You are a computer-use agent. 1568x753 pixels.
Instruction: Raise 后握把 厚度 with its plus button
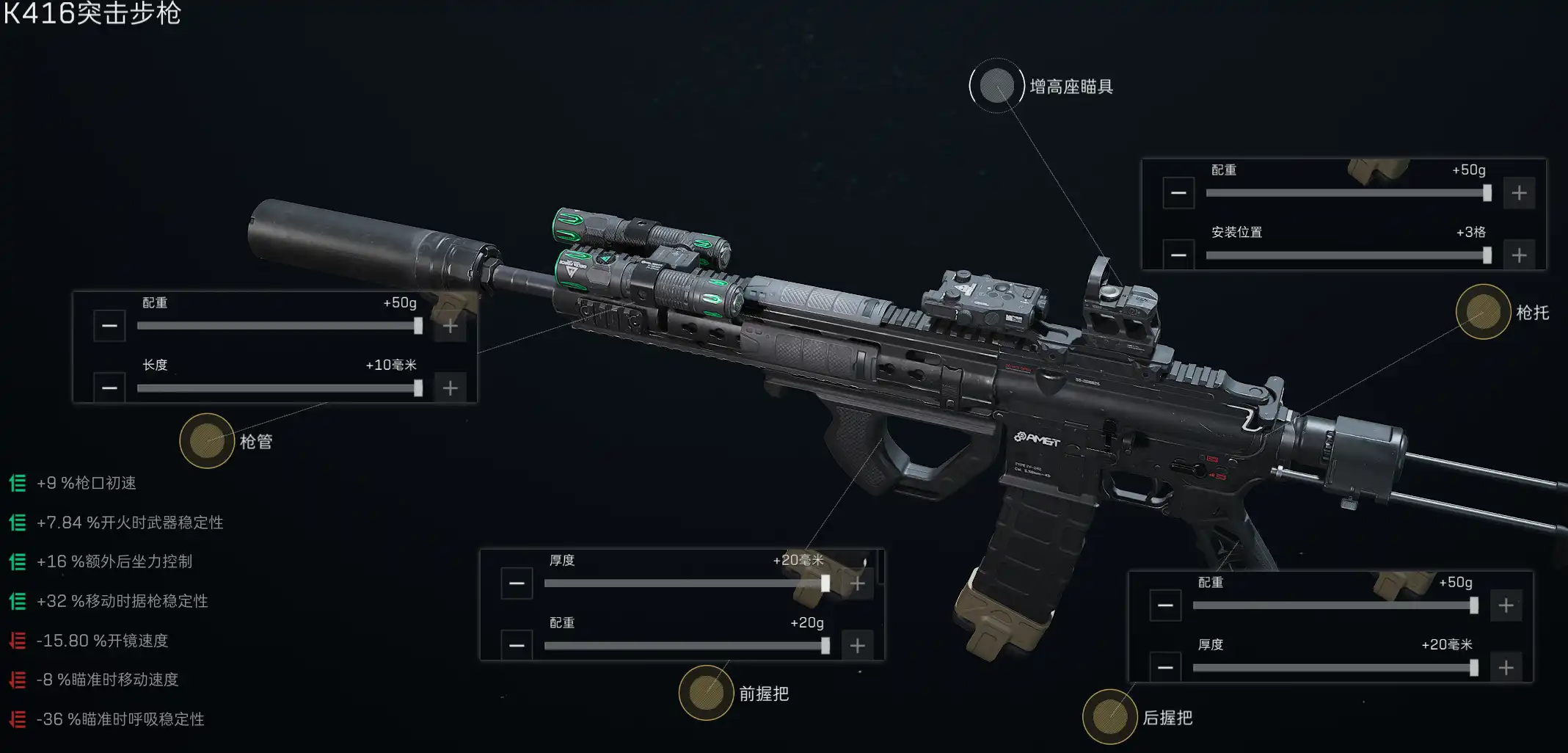pyautogui.click(x=1506, y=668)
